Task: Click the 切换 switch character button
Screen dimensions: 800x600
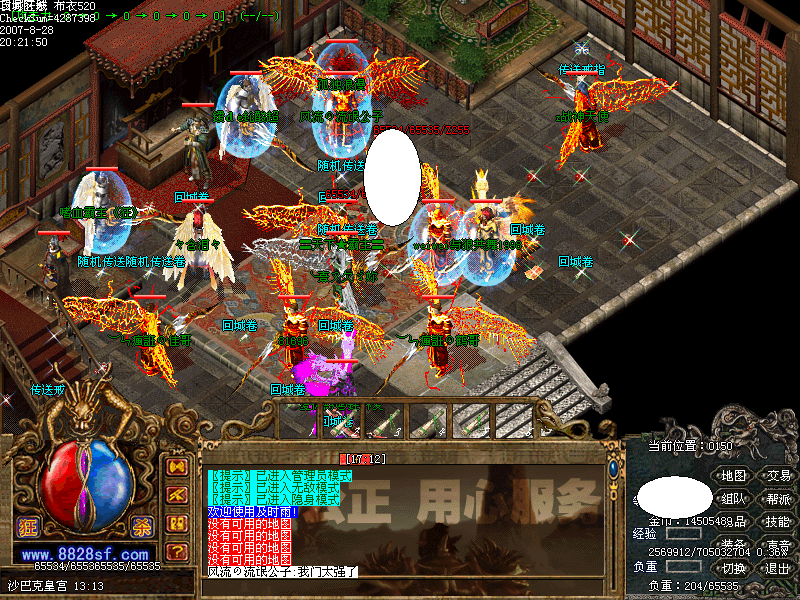Action: tap(734, 569)
